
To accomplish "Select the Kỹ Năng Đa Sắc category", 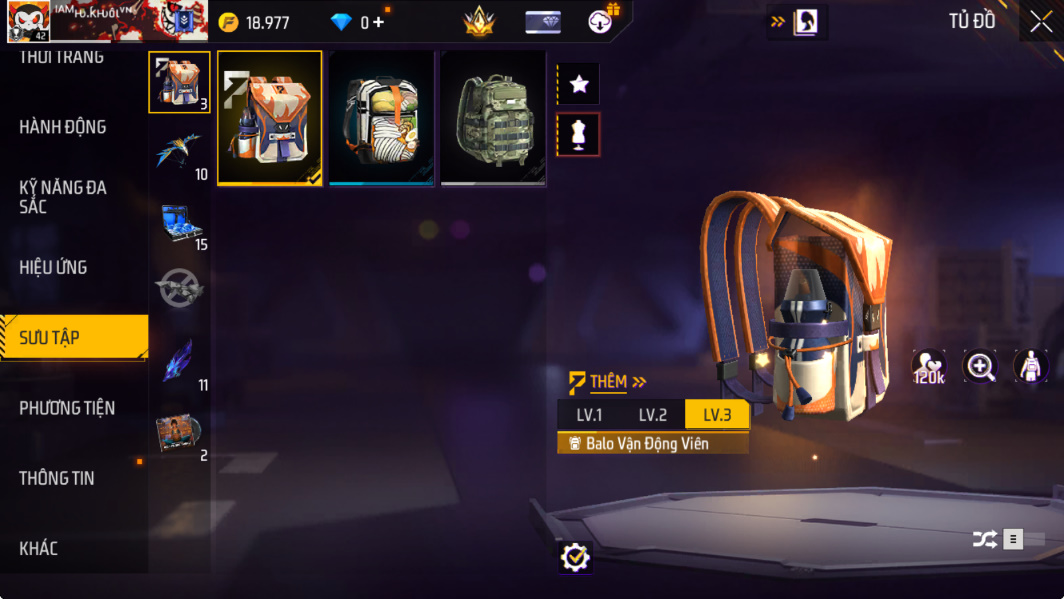I will [x=63, y=196].
